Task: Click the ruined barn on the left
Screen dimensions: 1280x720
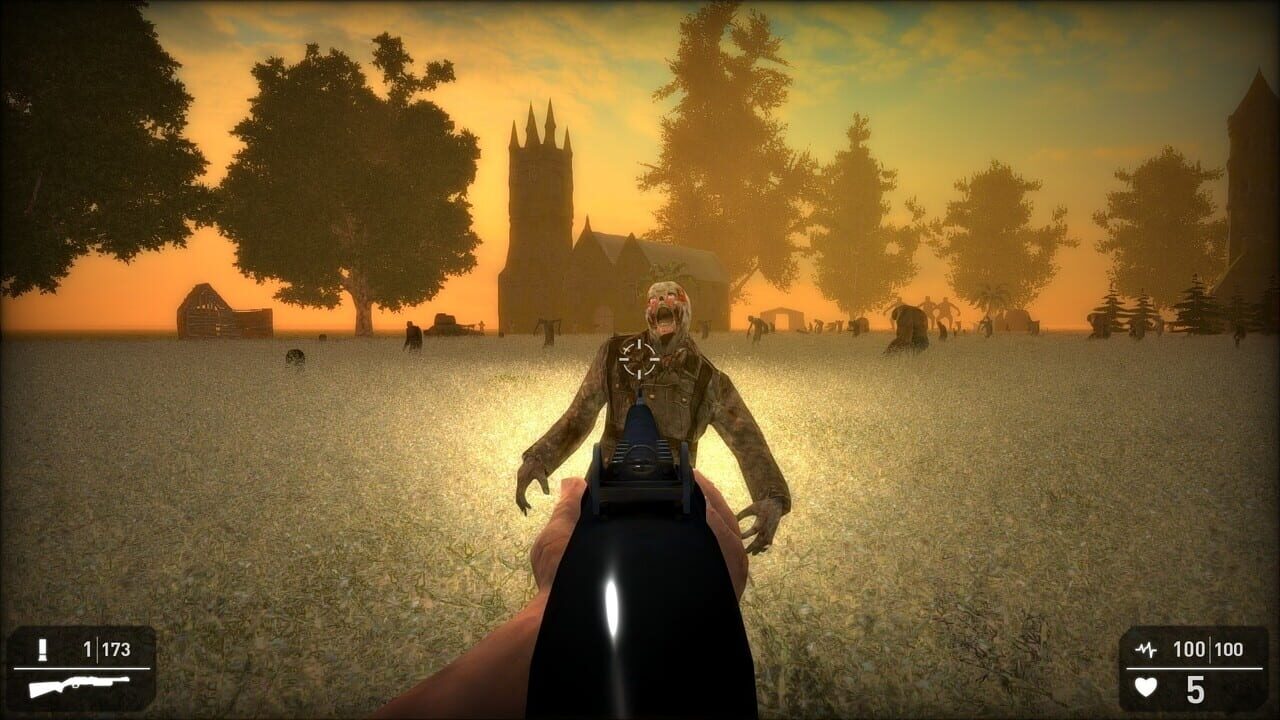Action: click(x=220, y=315)
